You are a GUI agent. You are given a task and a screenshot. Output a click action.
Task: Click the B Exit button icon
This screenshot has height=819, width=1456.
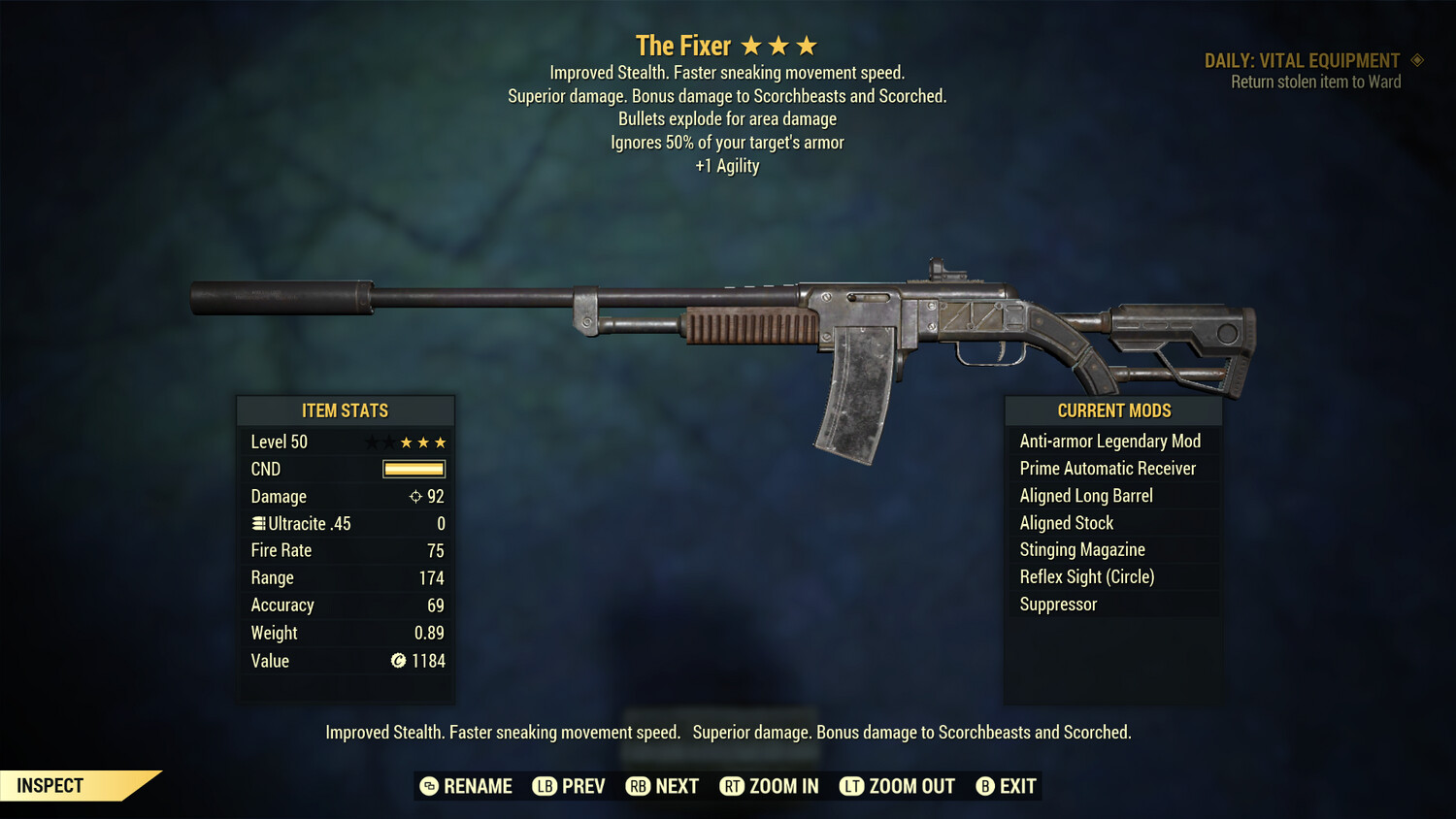(x=985, y=786)
